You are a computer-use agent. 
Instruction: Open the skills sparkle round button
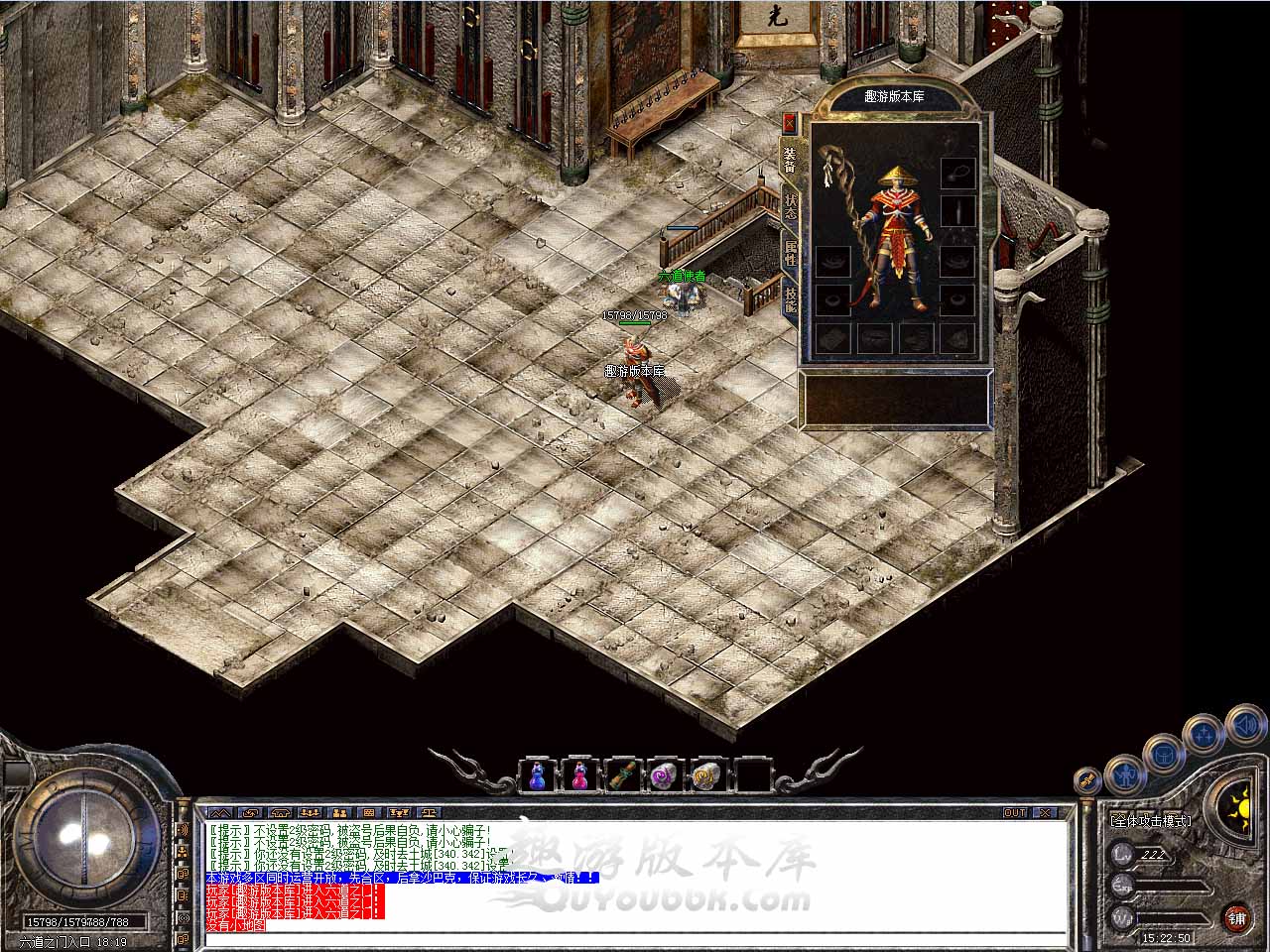tap(1204, 736)
